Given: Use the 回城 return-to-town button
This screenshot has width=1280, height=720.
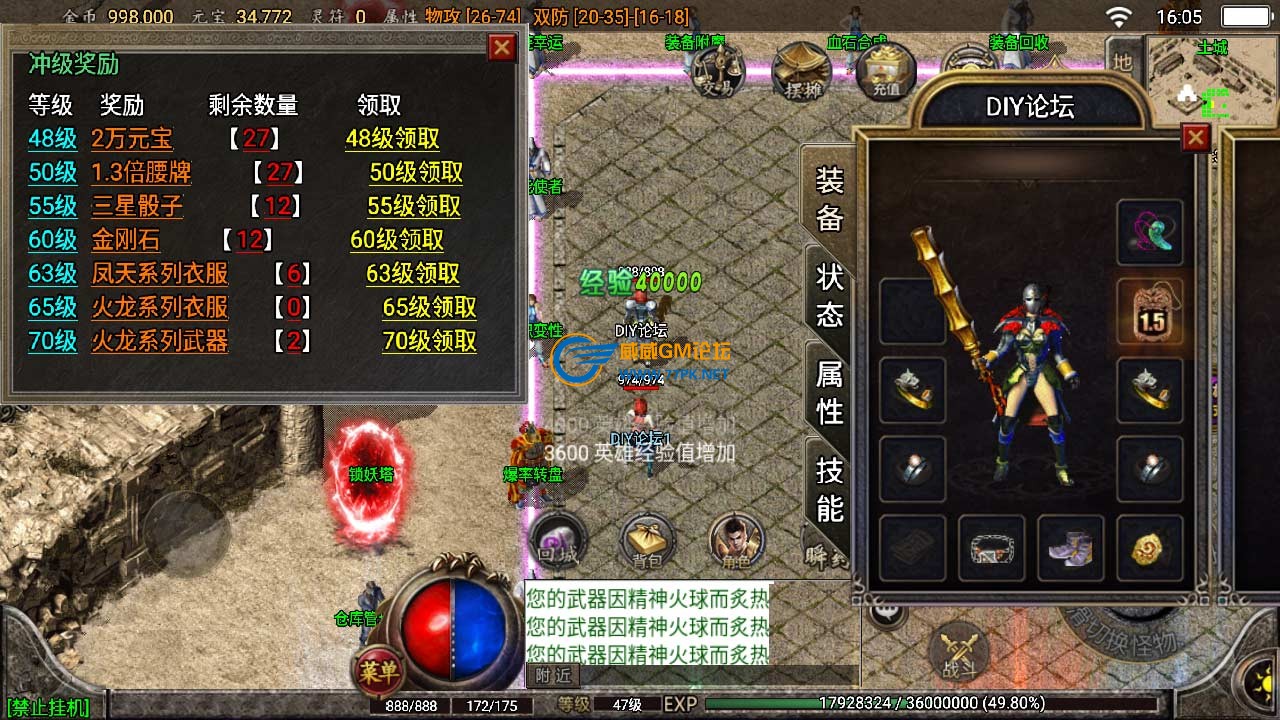Looking at the screenshot, I should 556,542.
